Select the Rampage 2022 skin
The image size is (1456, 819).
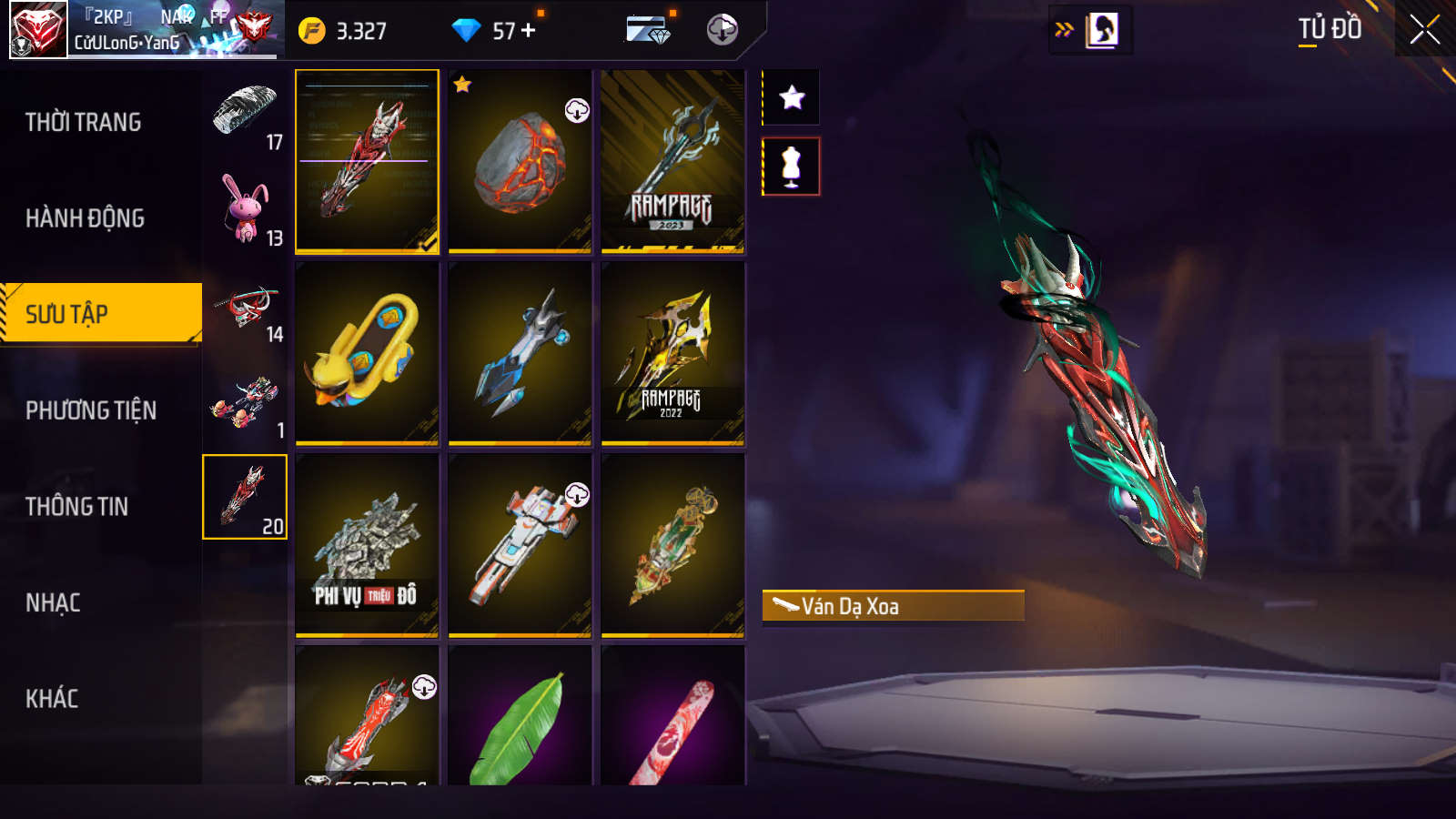[x=672, y=353]
